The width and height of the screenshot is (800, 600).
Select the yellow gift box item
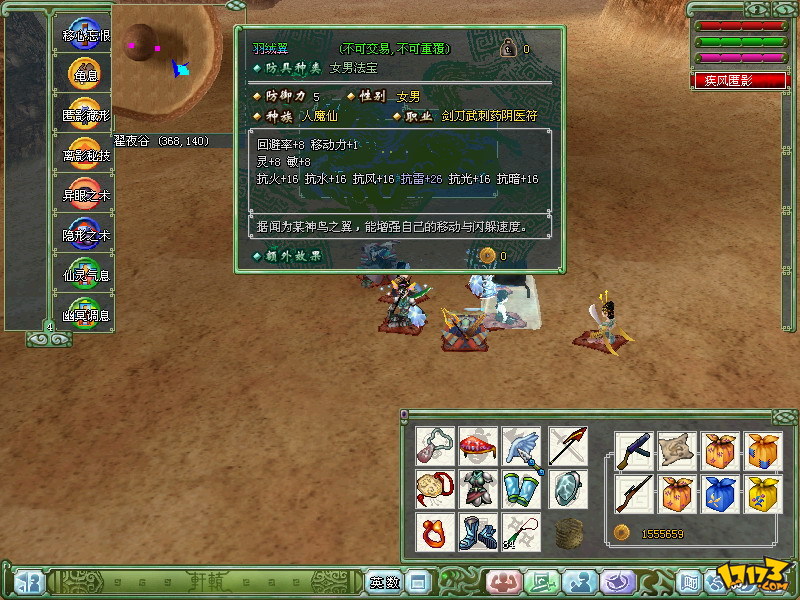(763, 493)
